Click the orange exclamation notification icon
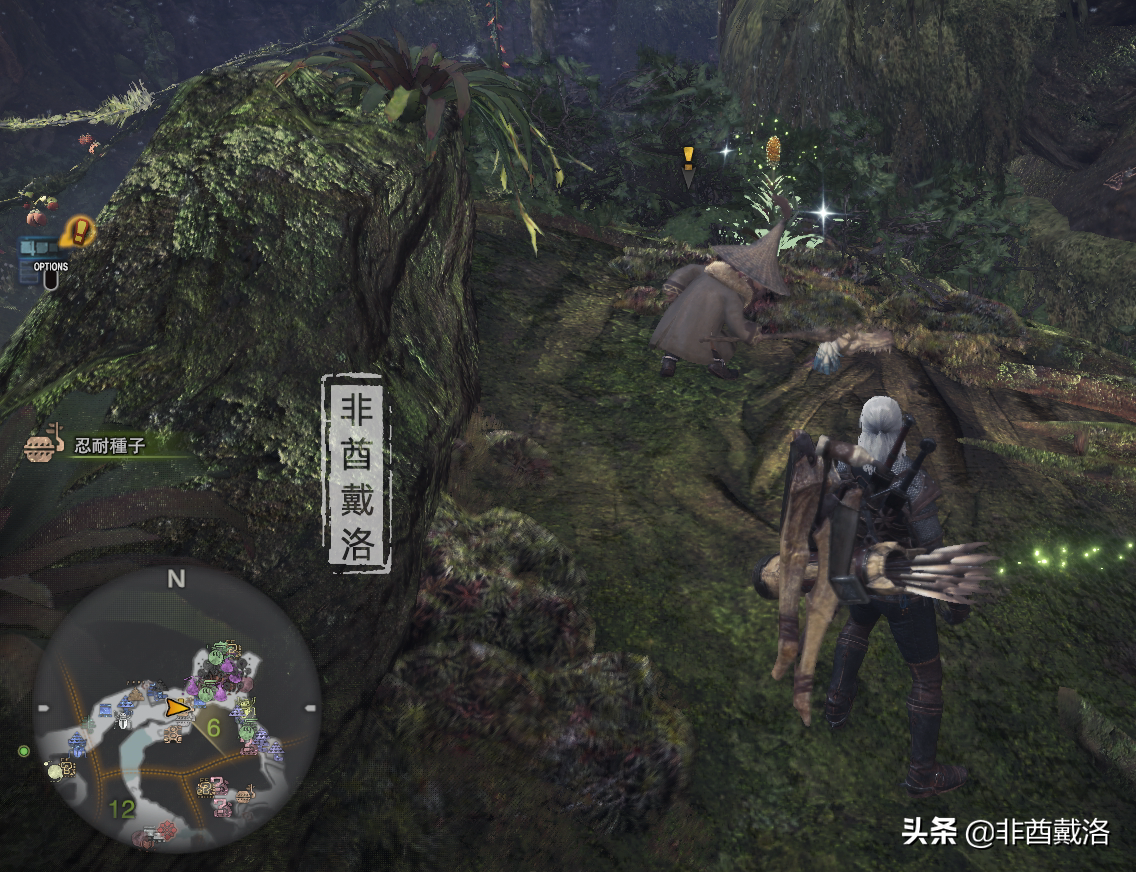This screenshot has height=872, width=1136. click(76, 234)
